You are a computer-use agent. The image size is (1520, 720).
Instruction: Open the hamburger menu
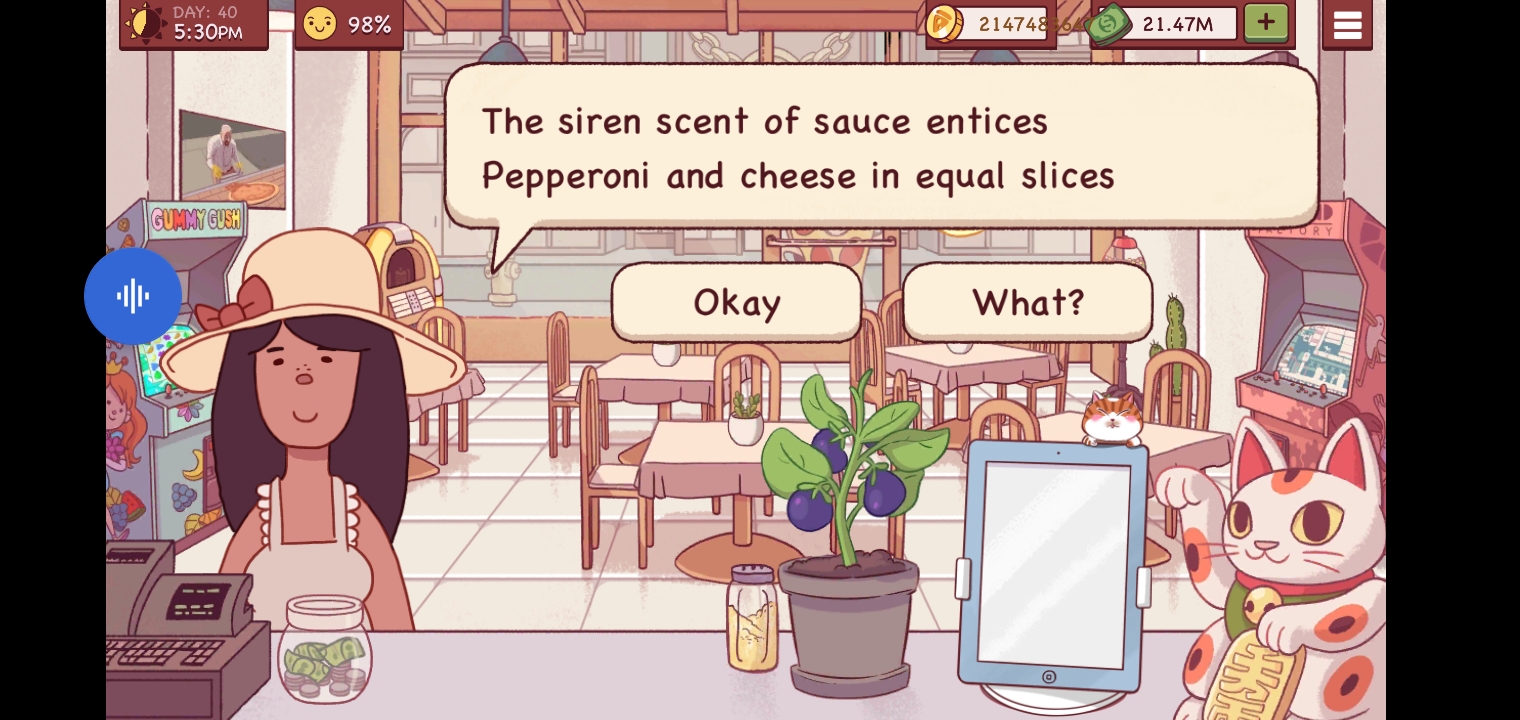[x=1347, y=25]
